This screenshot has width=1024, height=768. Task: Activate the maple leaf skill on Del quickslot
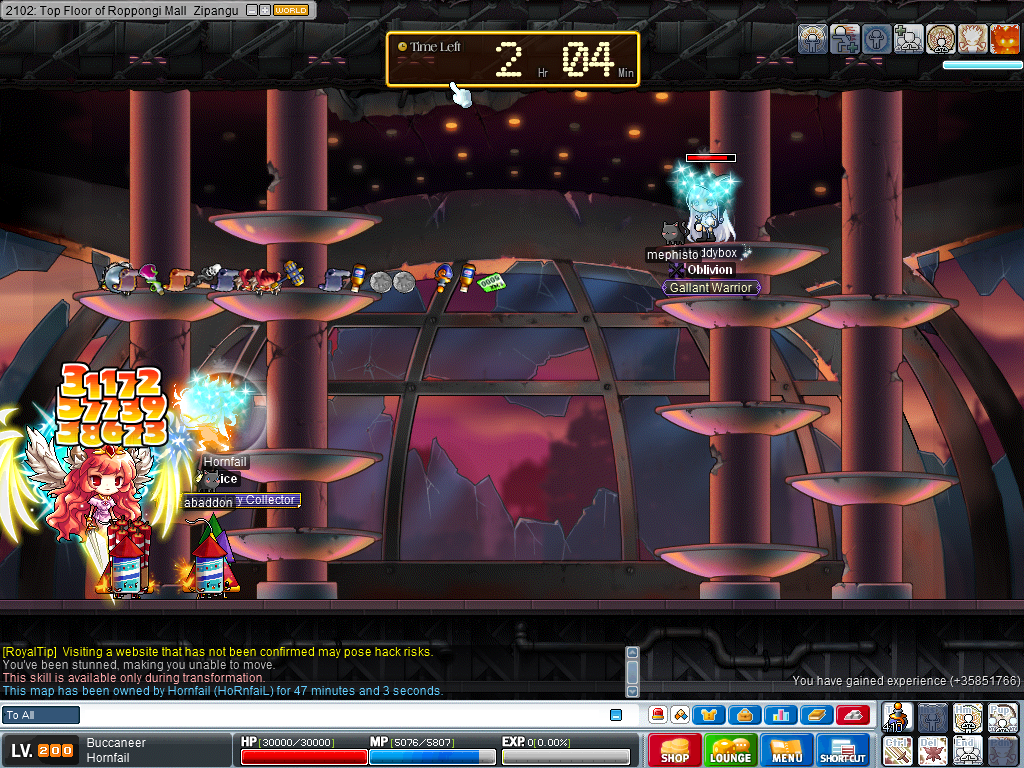933,750
